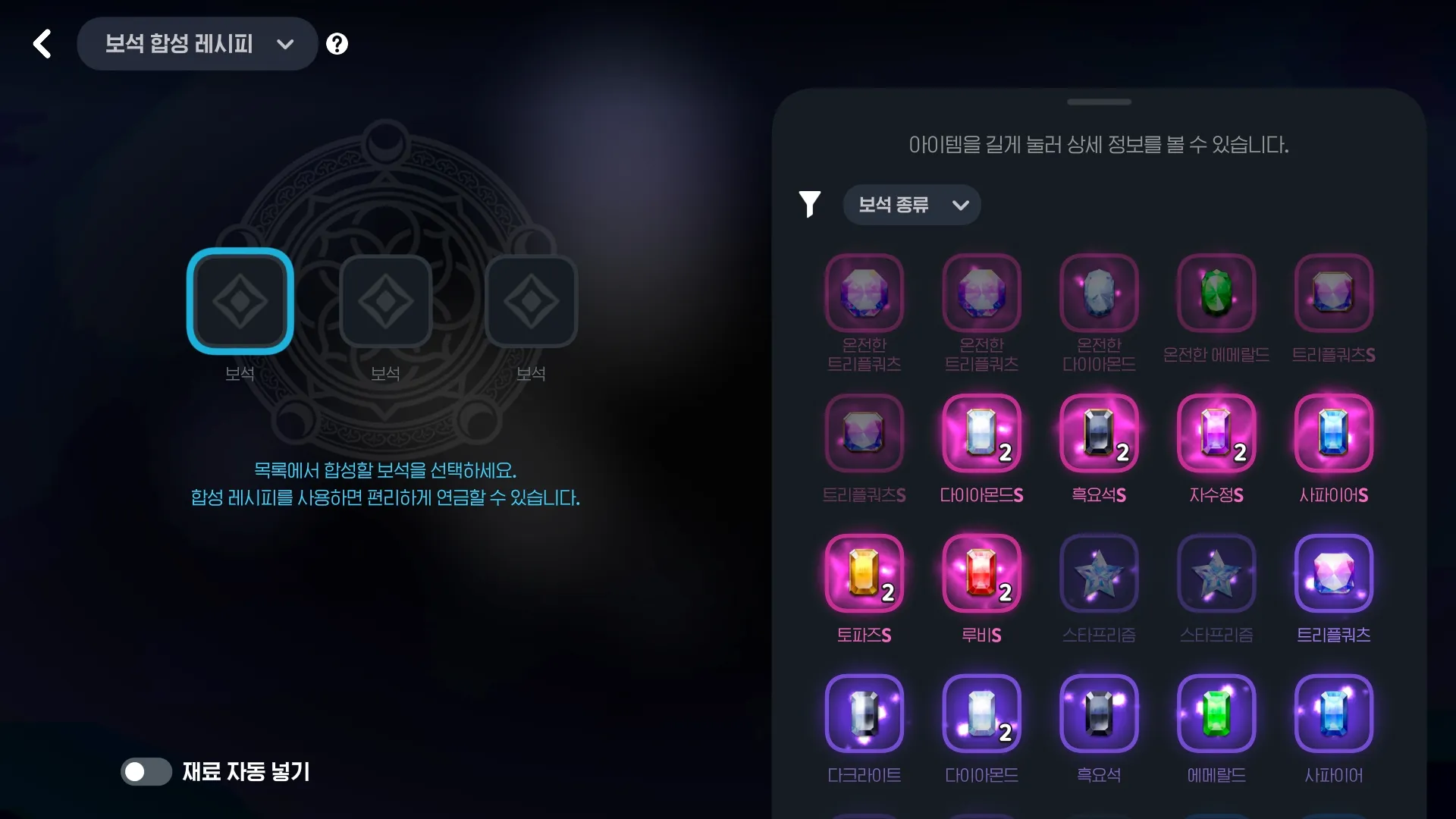This screenshot has height=819, width=1456.
Task: Select the 토파즈S gem
Action: click(x=864, y=573)
